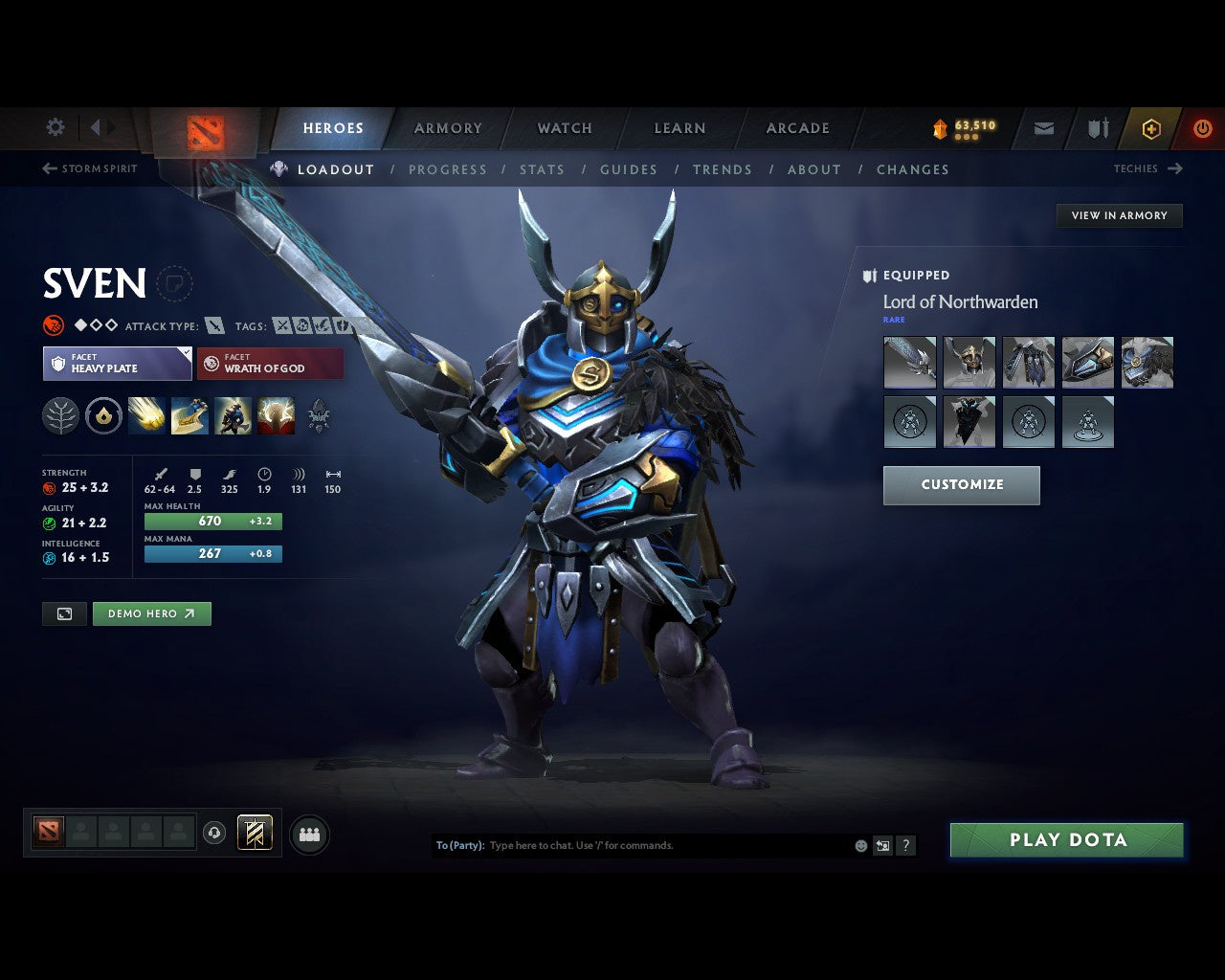Toggle party voice chat headset

coord(212,834)
